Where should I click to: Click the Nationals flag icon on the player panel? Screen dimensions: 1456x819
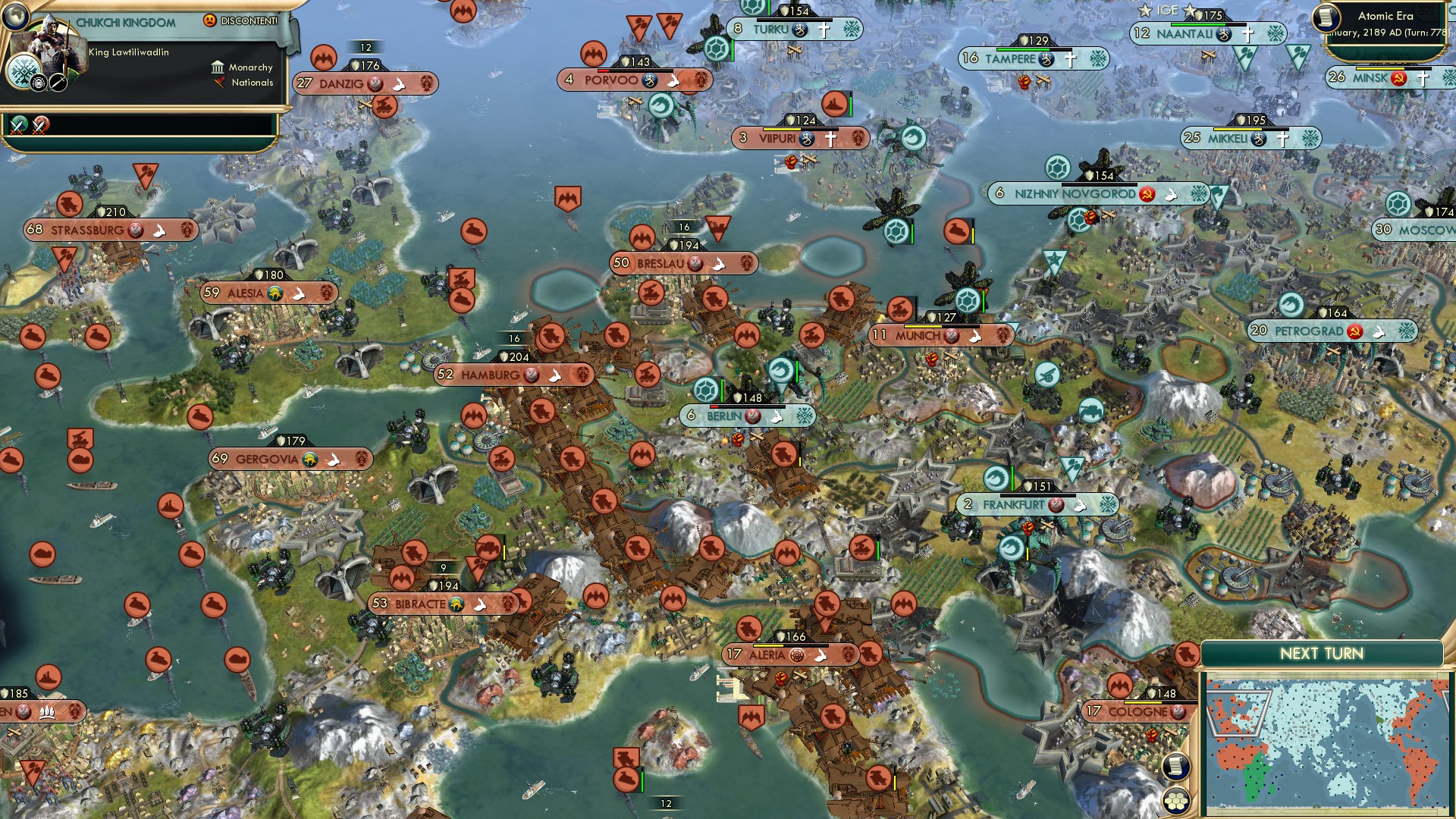[x=220, y=83]
